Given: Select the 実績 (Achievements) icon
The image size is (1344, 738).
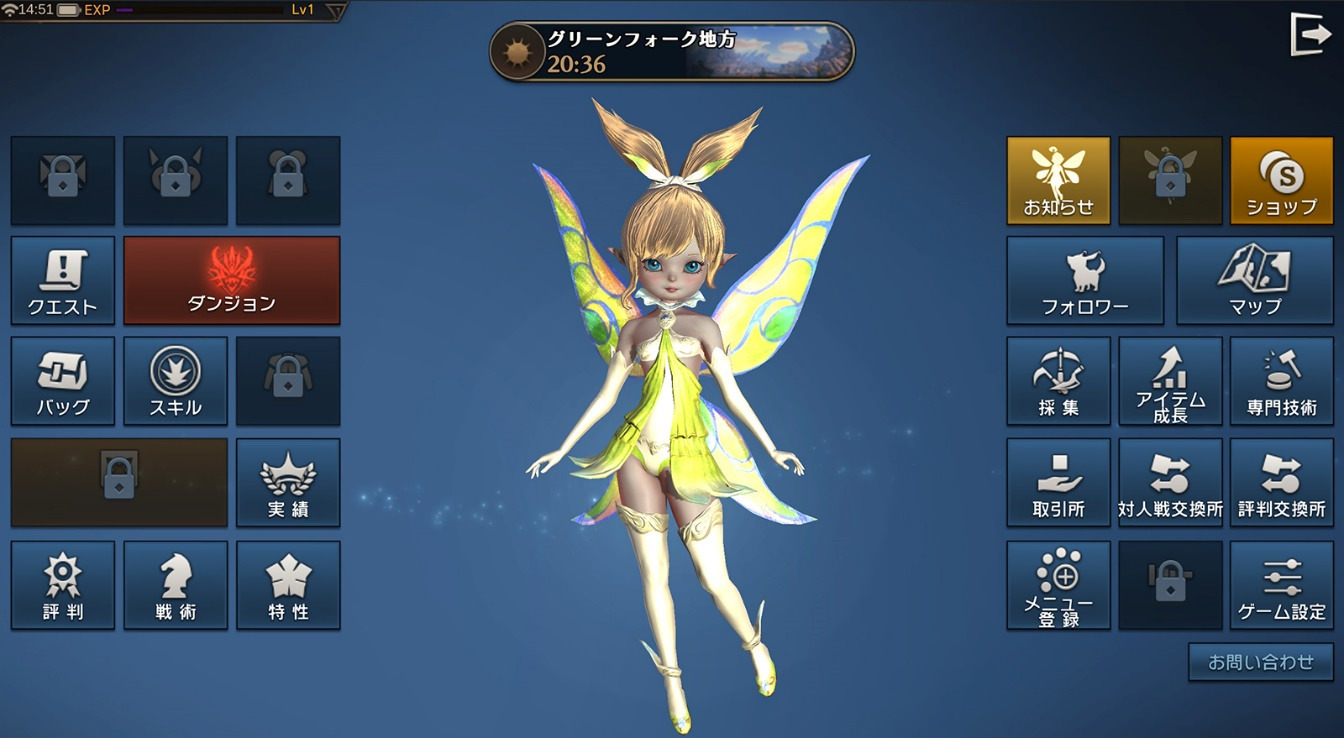Looking at the screenshot, I should click(288, 482).
